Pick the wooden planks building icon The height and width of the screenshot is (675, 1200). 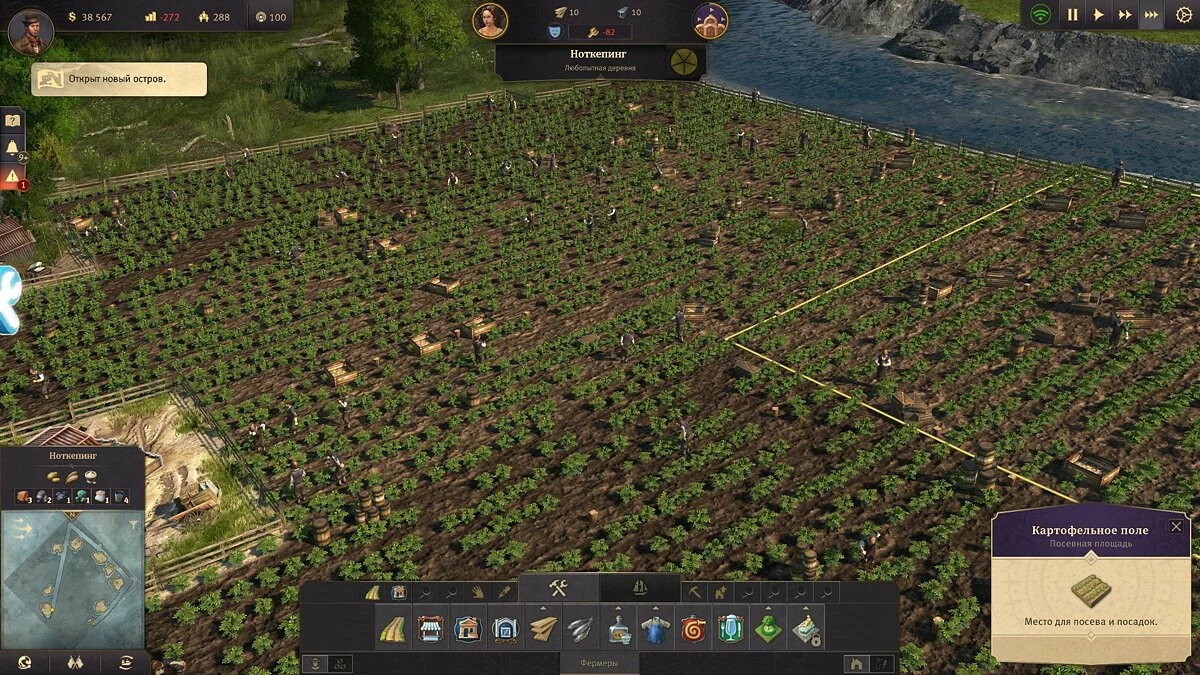click(x=543, y=630)
